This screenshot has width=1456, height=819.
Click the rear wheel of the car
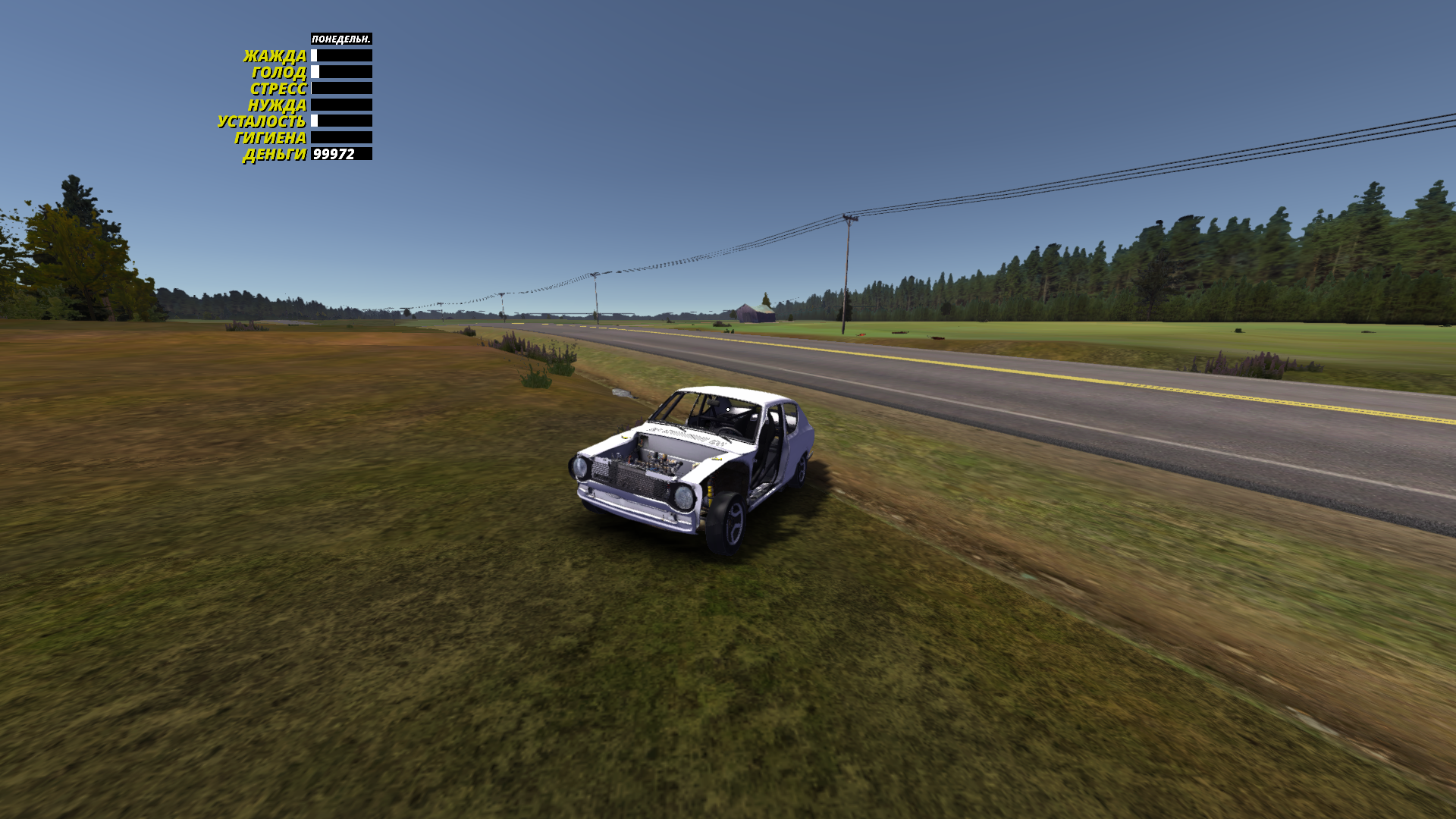(x=801, y=472)
